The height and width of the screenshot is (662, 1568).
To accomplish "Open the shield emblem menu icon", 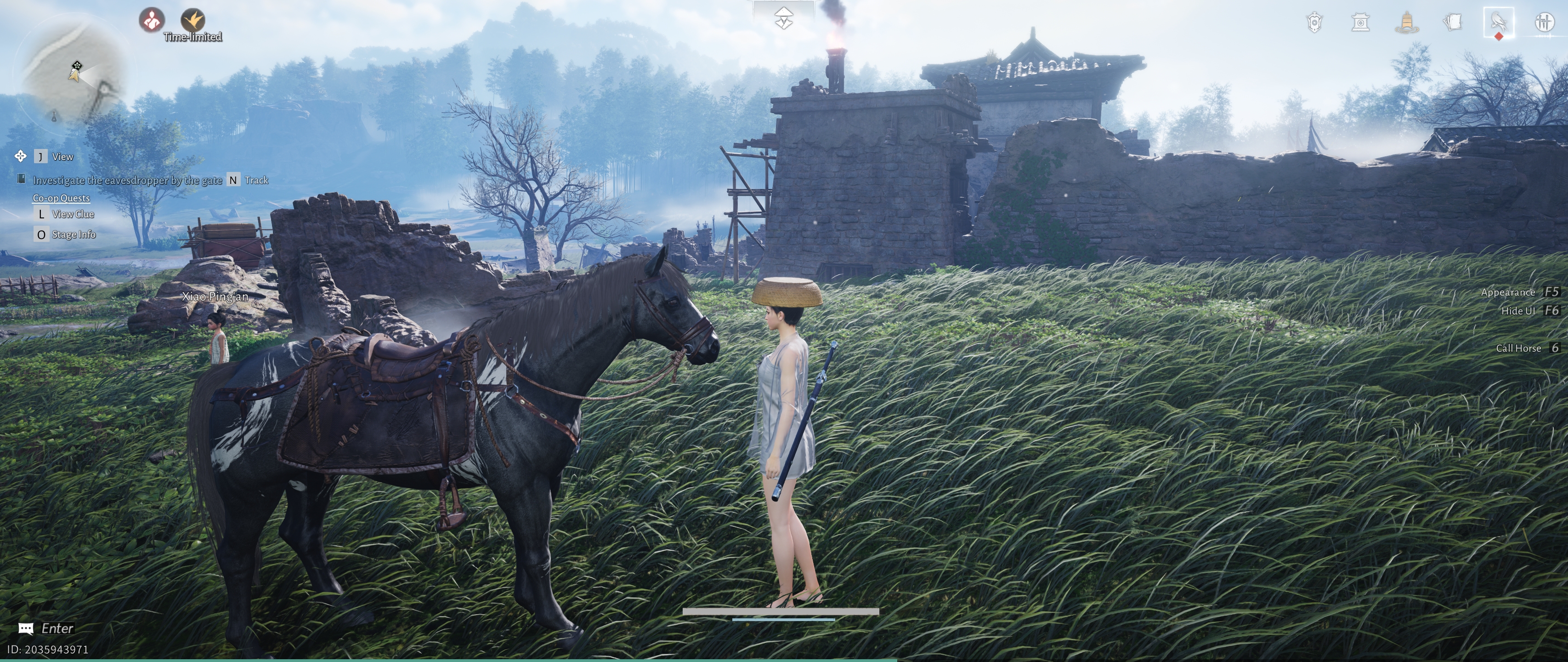I will tap(1314, 23).
